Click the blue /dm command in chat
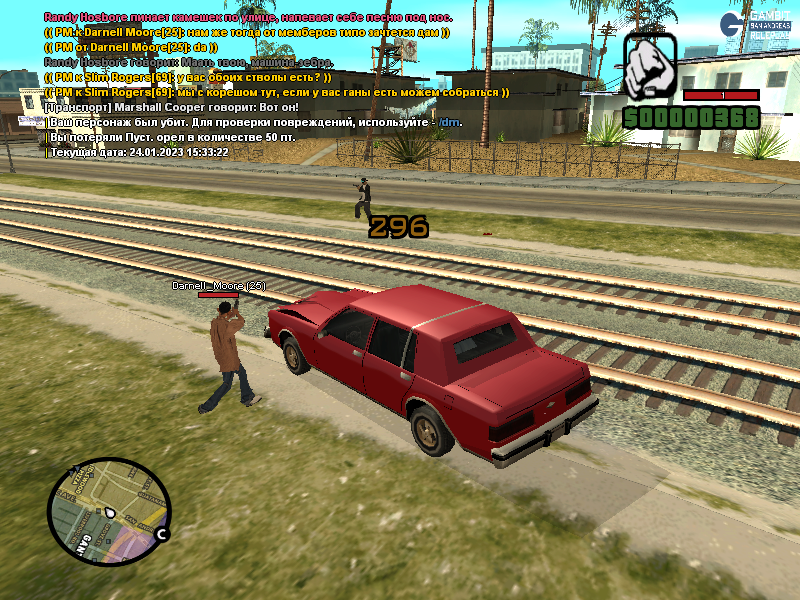The width and height of the screenshot is (800, 600). click(451, 122)
